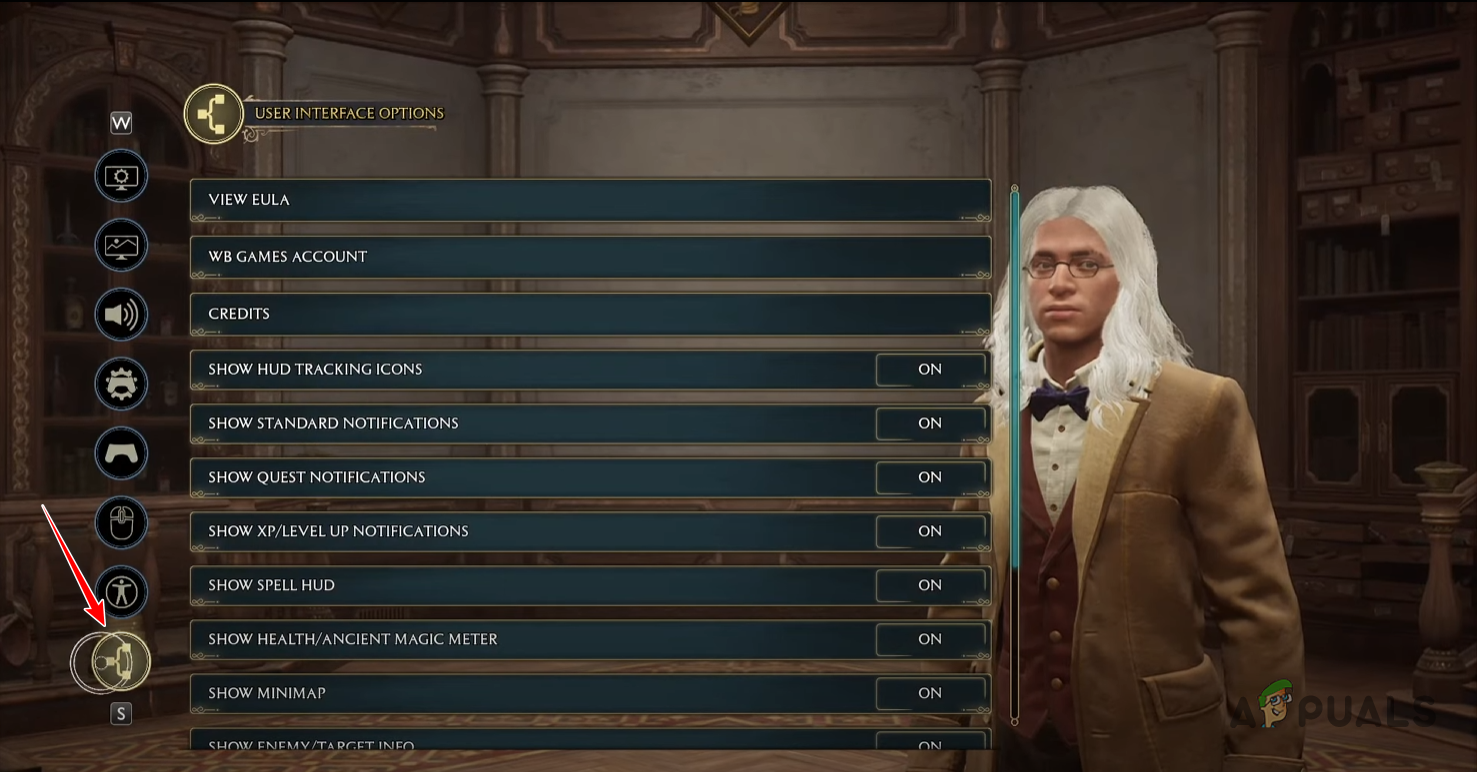Switch to the accessibility settings tab

(121, 592)
